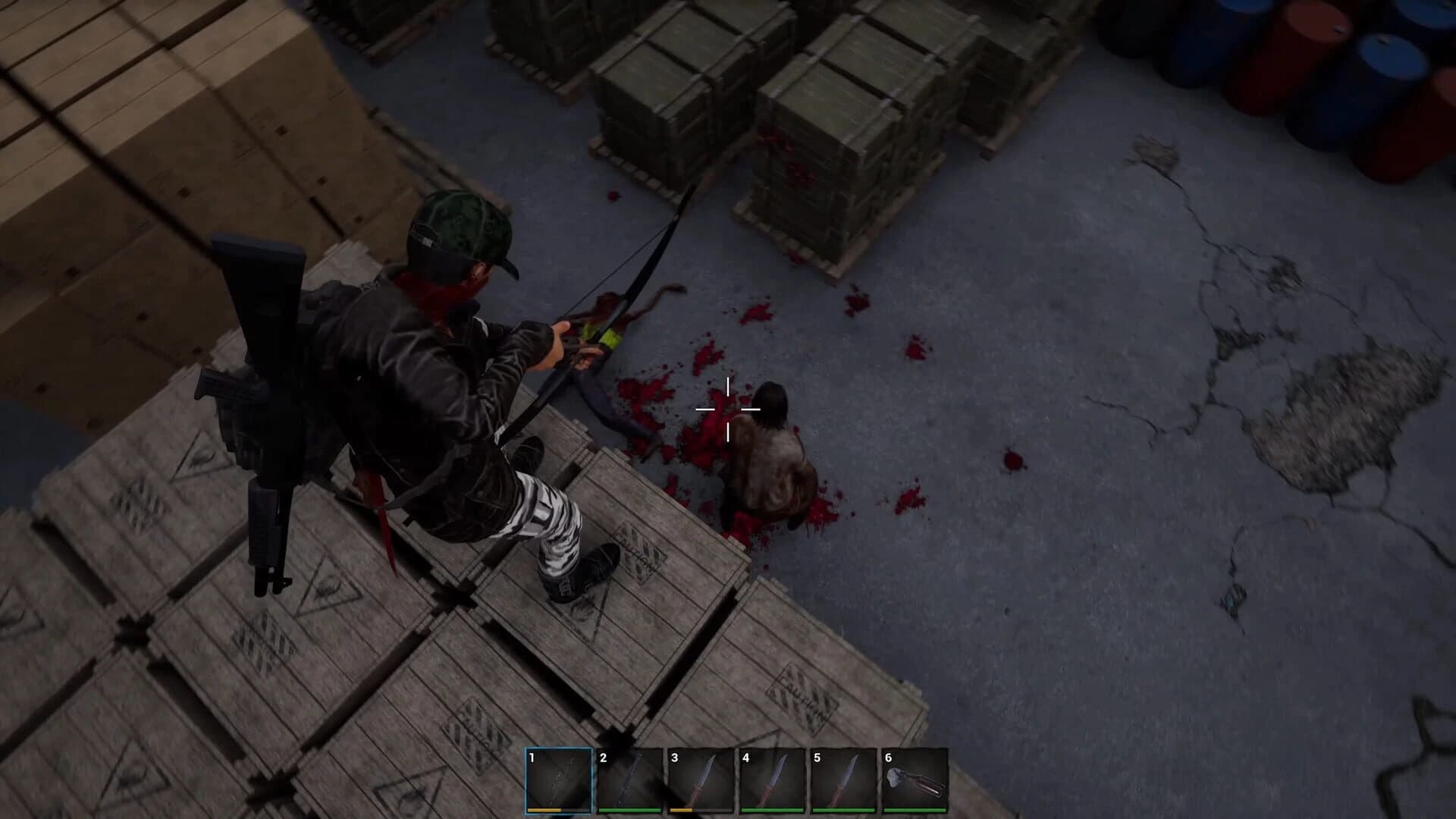Click the crosshair at screen center

click(728, 409)
